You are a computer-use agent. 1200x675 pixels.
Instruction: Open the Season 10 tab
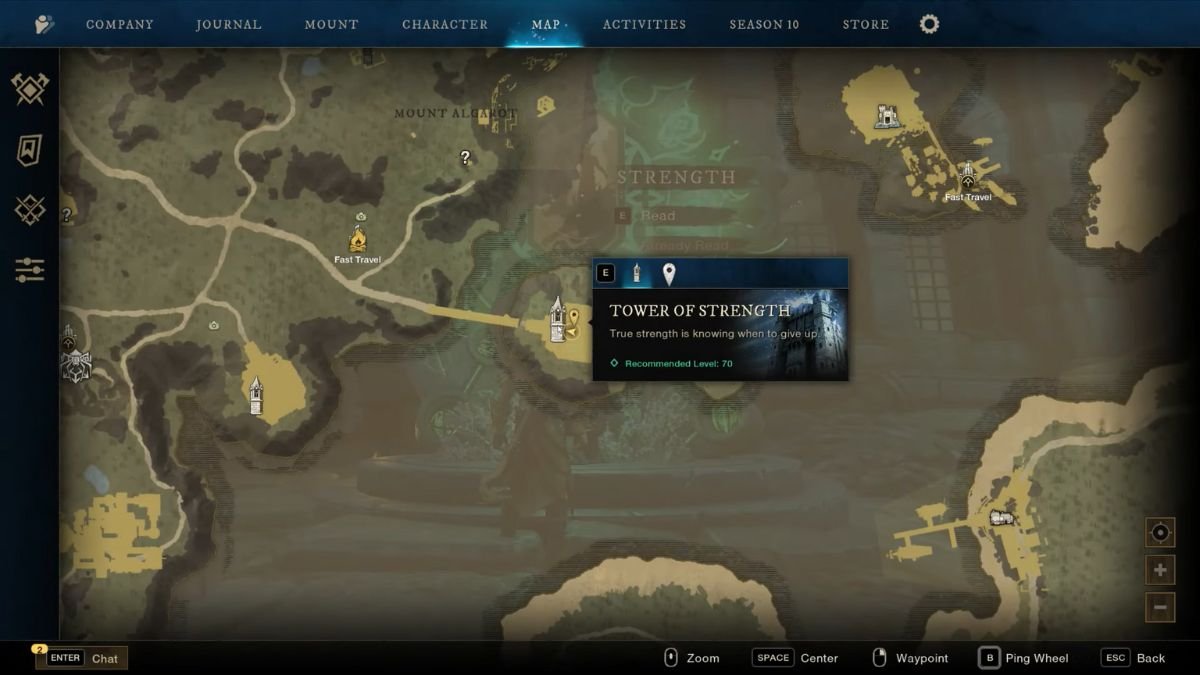point(764,24)
